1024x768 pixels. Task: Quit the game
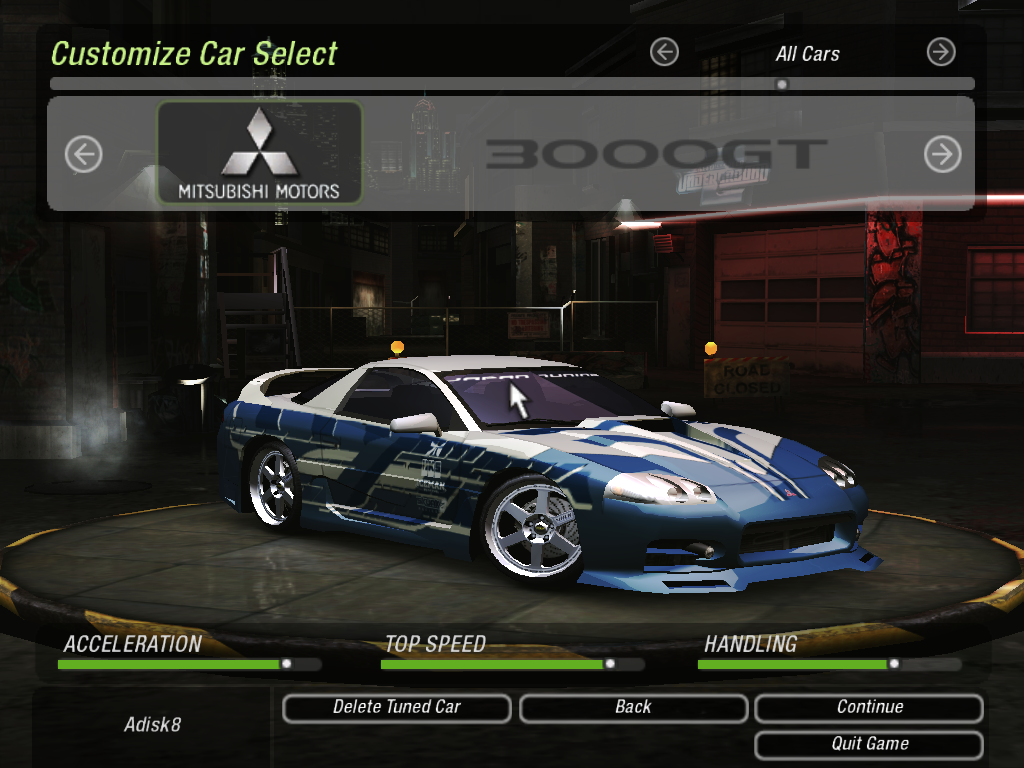pos(869,745)
